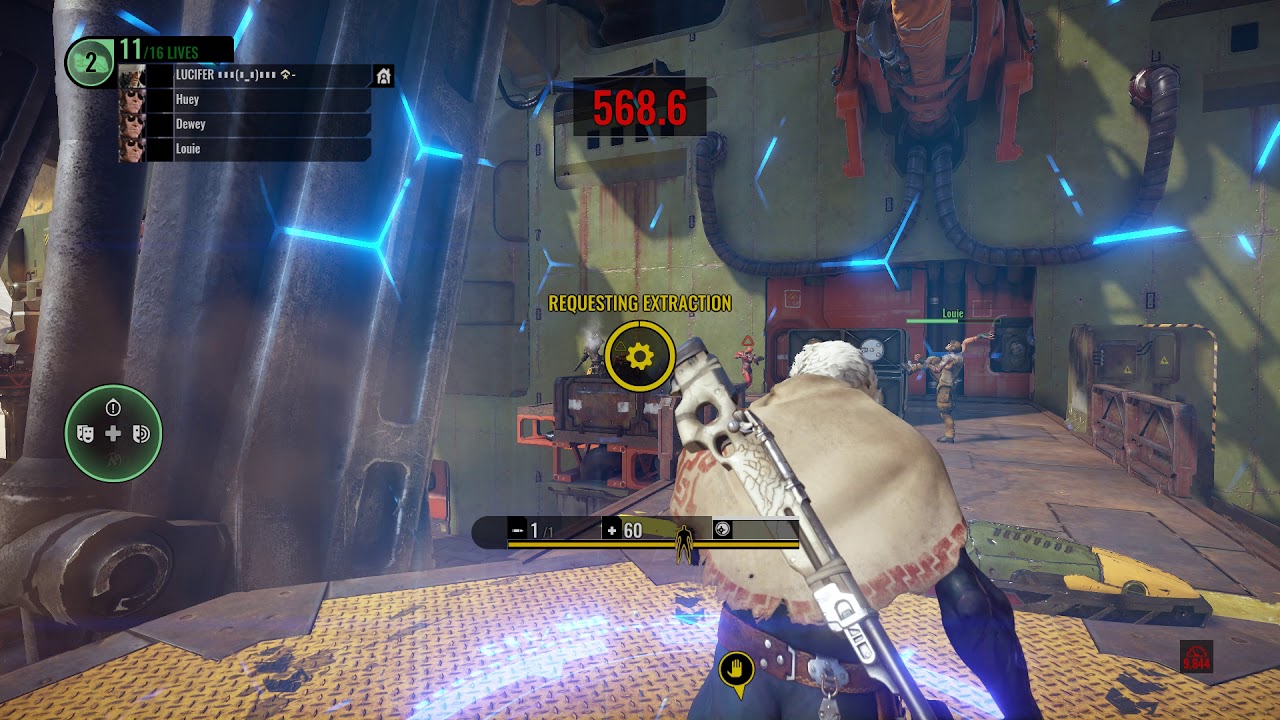Click the green round-number badge showing 2
The width and height of the screenshot is (1280, 720).
[x=90, y=63]
